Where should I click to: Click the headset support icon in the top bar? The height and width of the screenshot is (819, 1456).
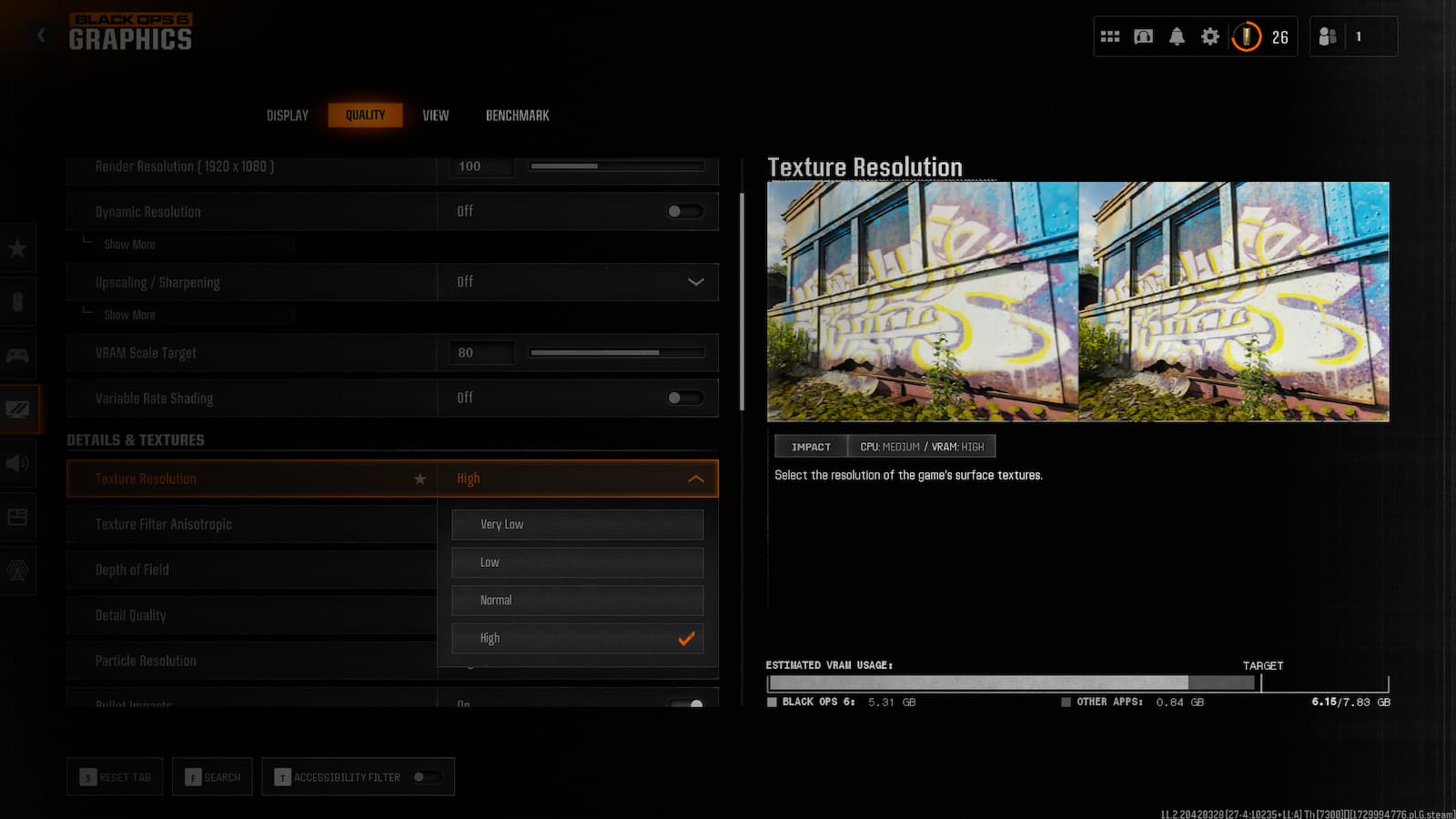tap(1143, 36)
